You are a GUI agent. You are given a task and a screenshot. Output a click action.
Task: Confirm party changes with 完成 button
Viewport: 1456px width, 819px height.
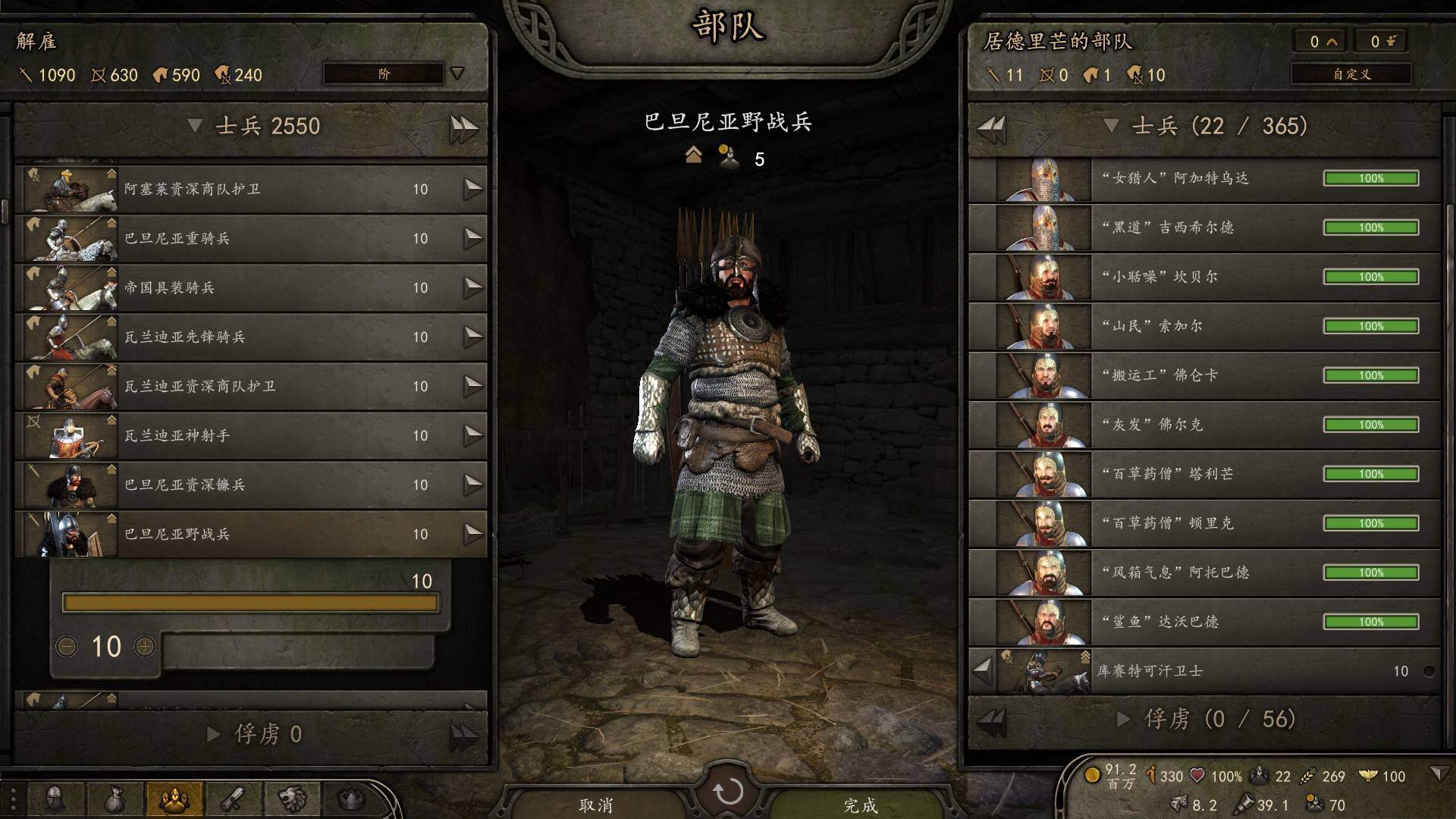860,804
